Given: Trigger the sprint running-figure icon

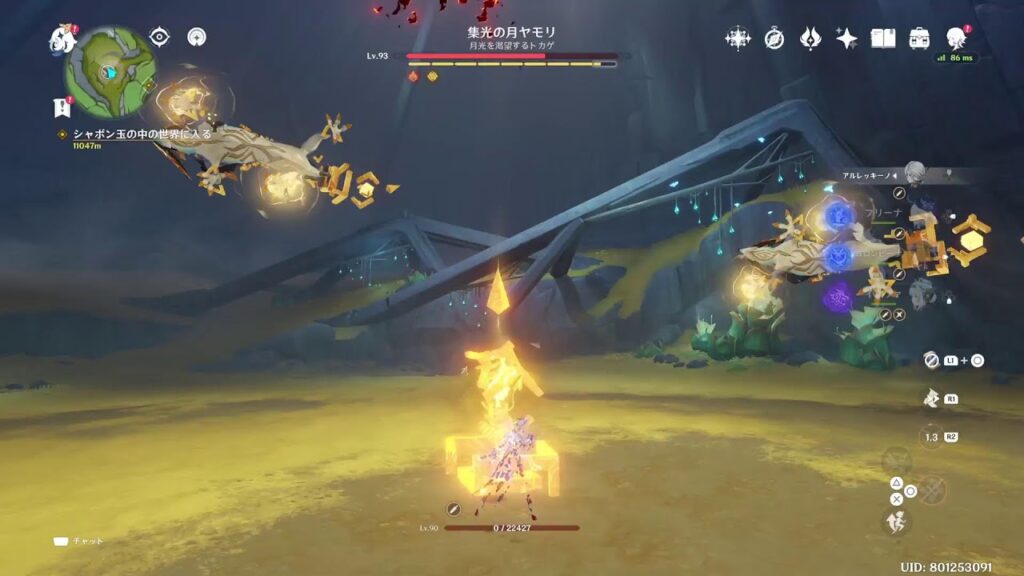Looking at the screenshot, I should [895, 521].
